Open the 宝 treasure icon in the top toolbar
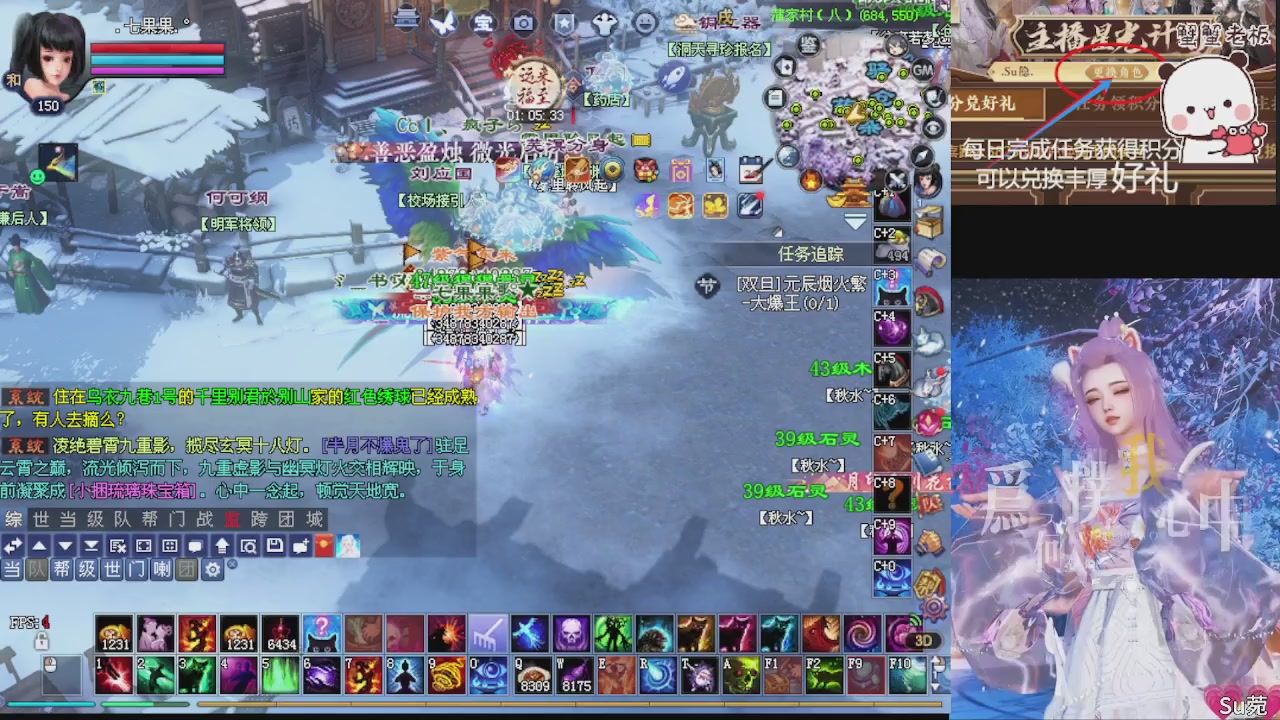 tap(482, 24)
